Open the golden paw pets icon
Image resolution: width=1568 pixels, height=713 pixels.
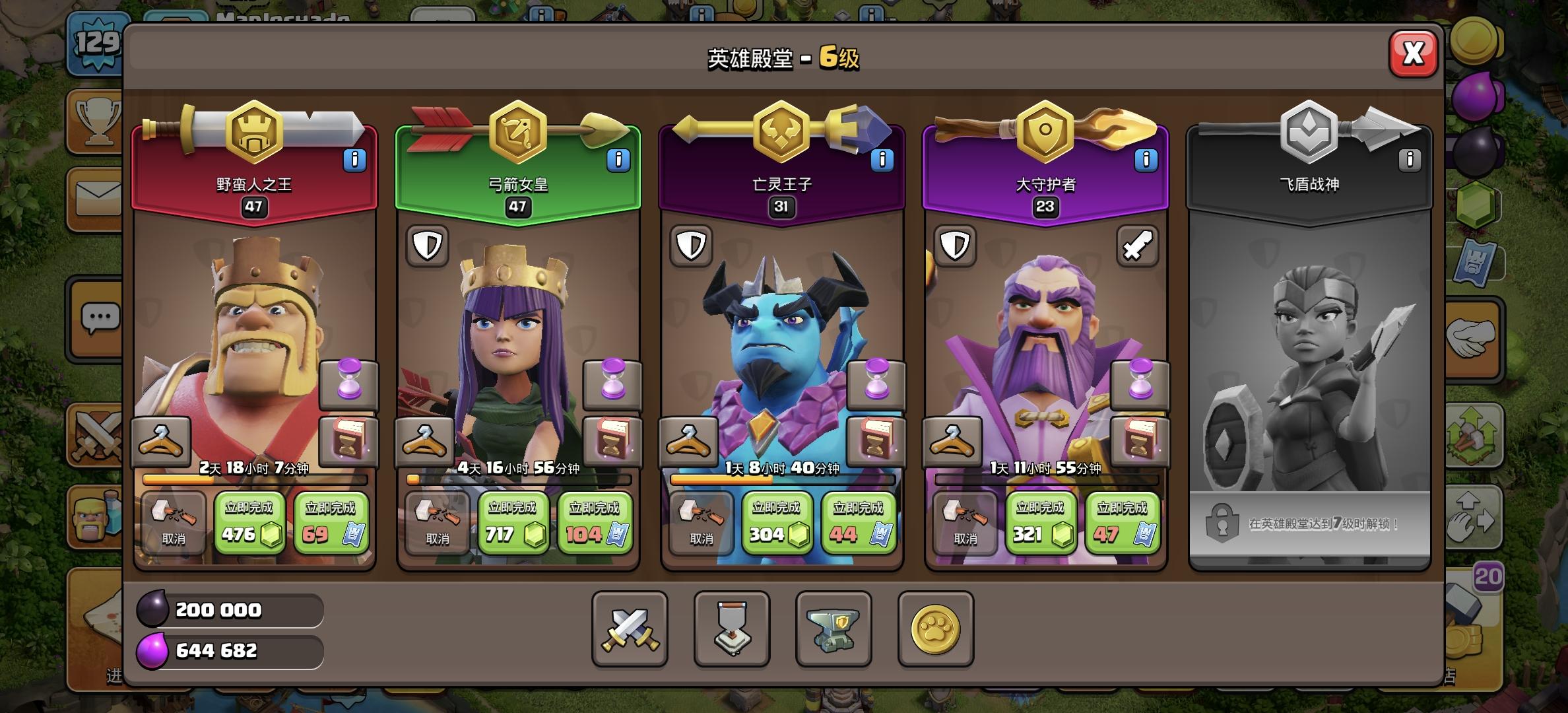936,628
